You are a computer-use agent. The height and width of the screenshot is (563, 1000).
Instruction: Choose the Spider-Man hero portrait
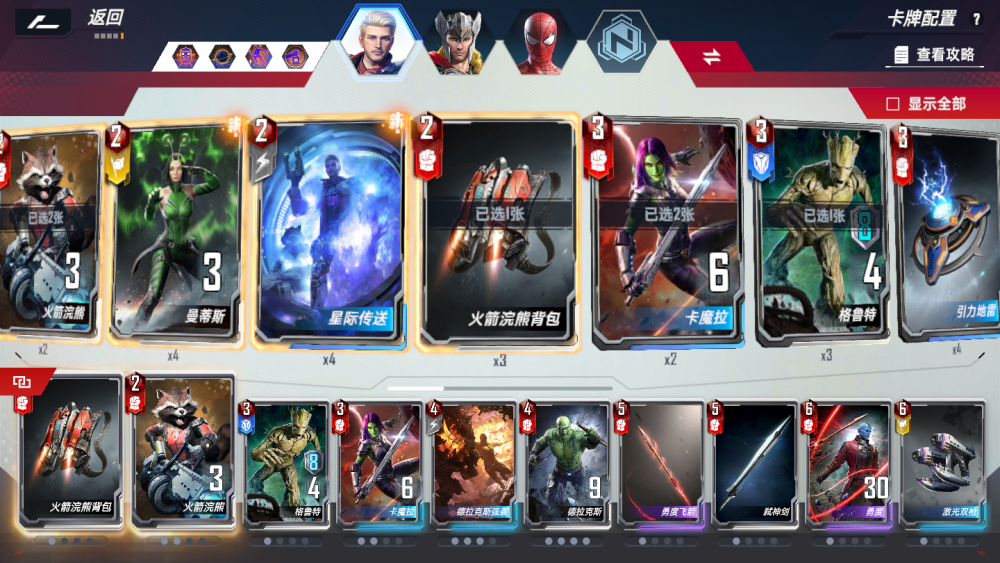pos(541,42)
